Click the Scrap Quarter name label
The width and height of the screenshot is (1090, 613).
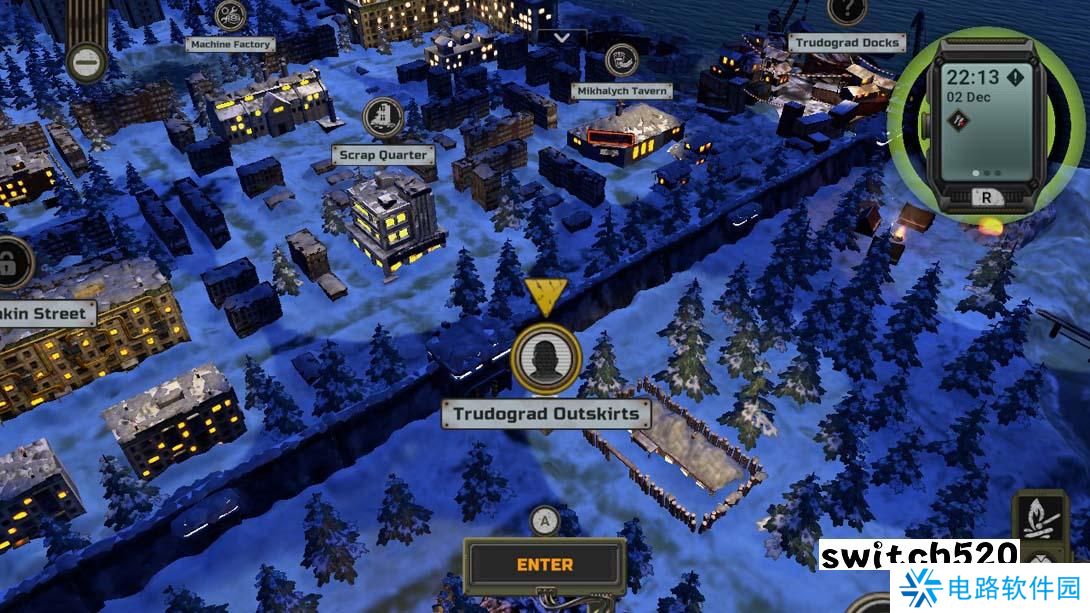382,155
